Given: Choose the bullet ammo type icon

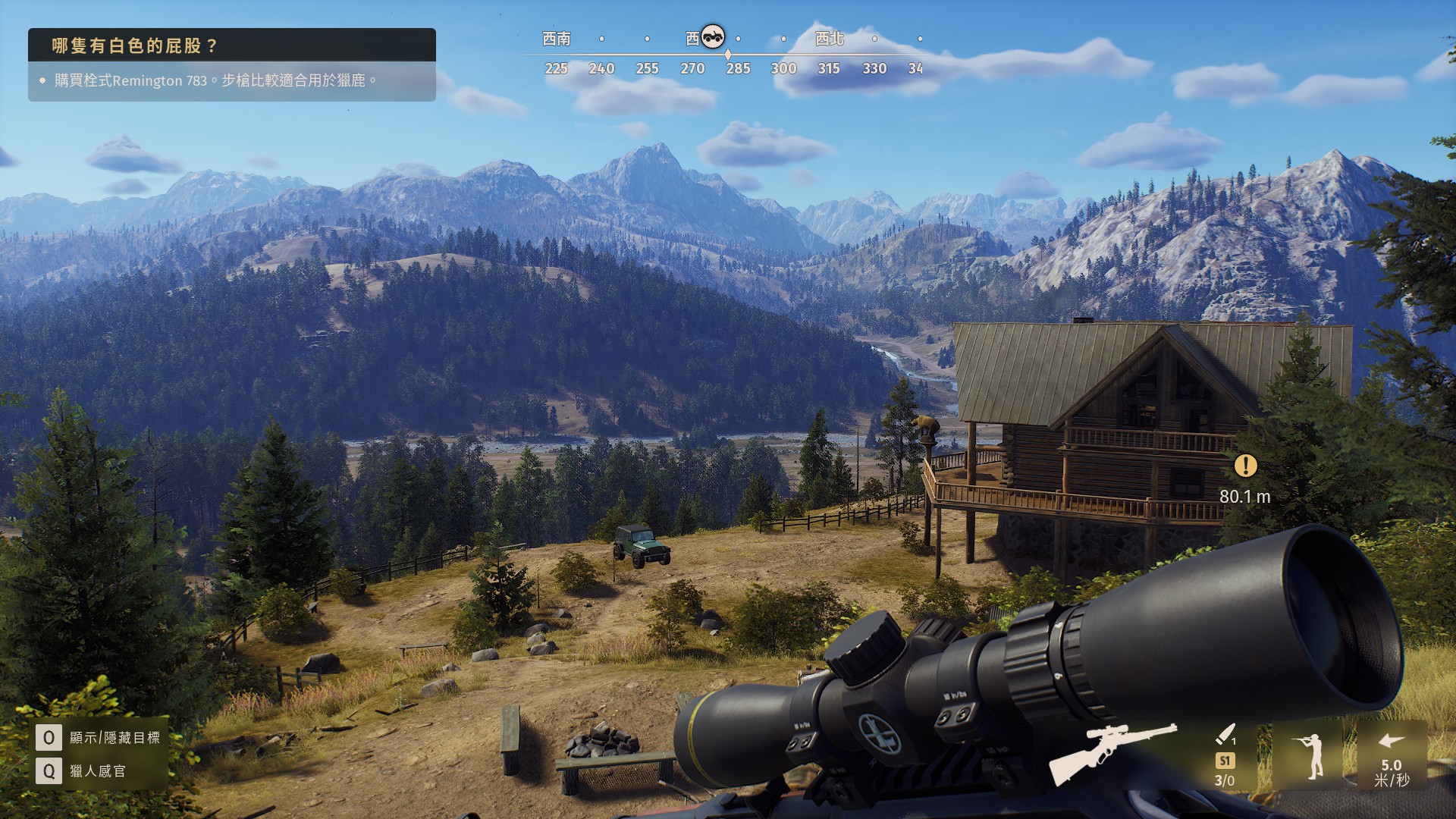Looking at the screenshot, I should (x=1225, y=735).
